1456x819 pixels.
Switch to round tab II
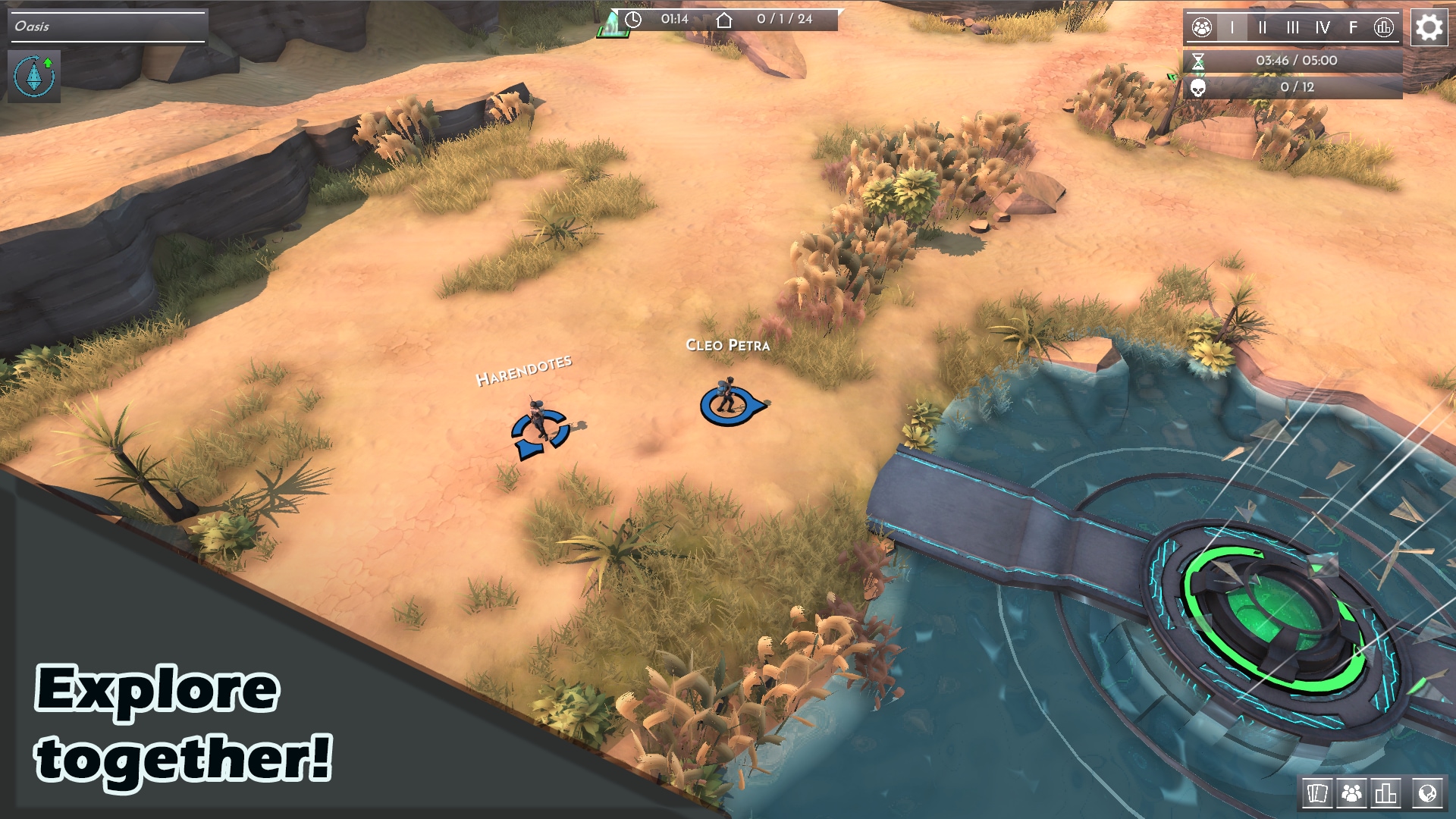coord(1263,28)
